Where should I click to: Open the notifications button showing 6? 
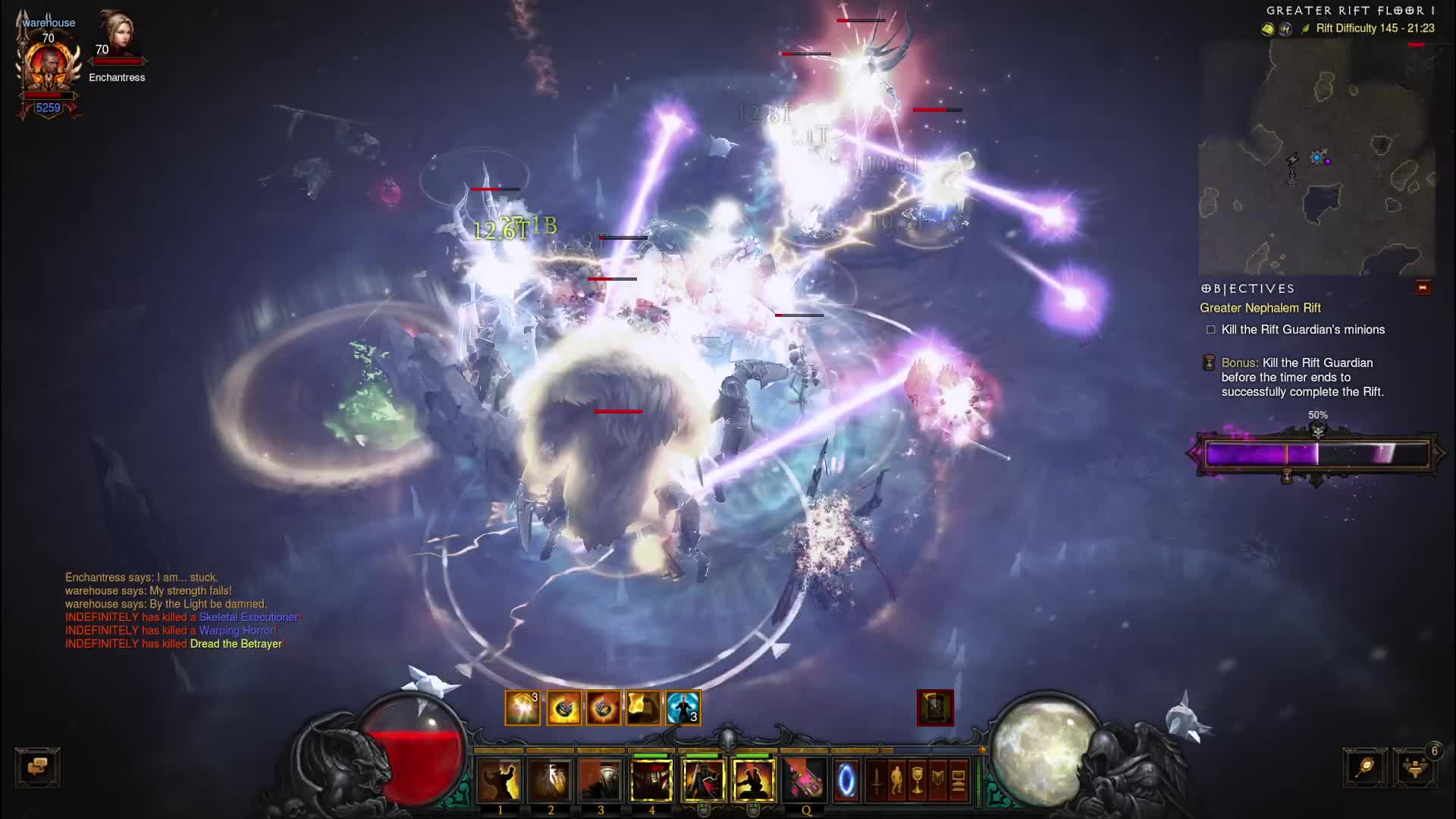click(x=1415, y=767)
